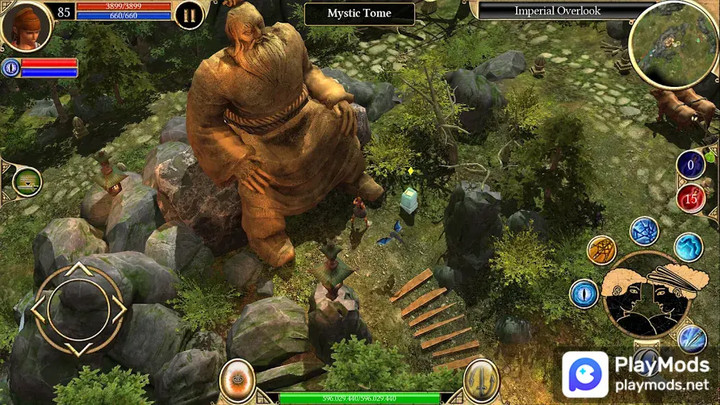Tap the green round button on left edge
Viewport: 720px width, 405px height.
tap(27, 182)
